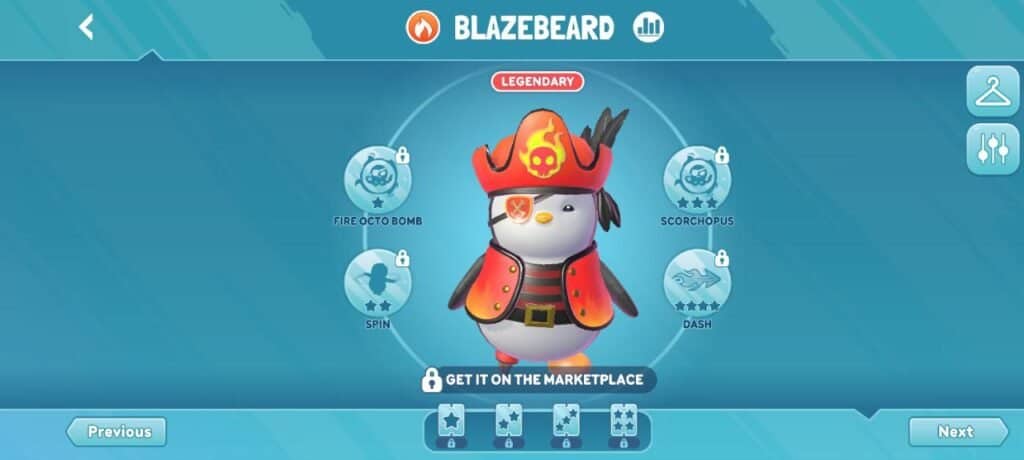This screenshot has width=1024, height=460.
Task: Click the fire element icon beside Blazebeard
Action: tap(423, 27)
